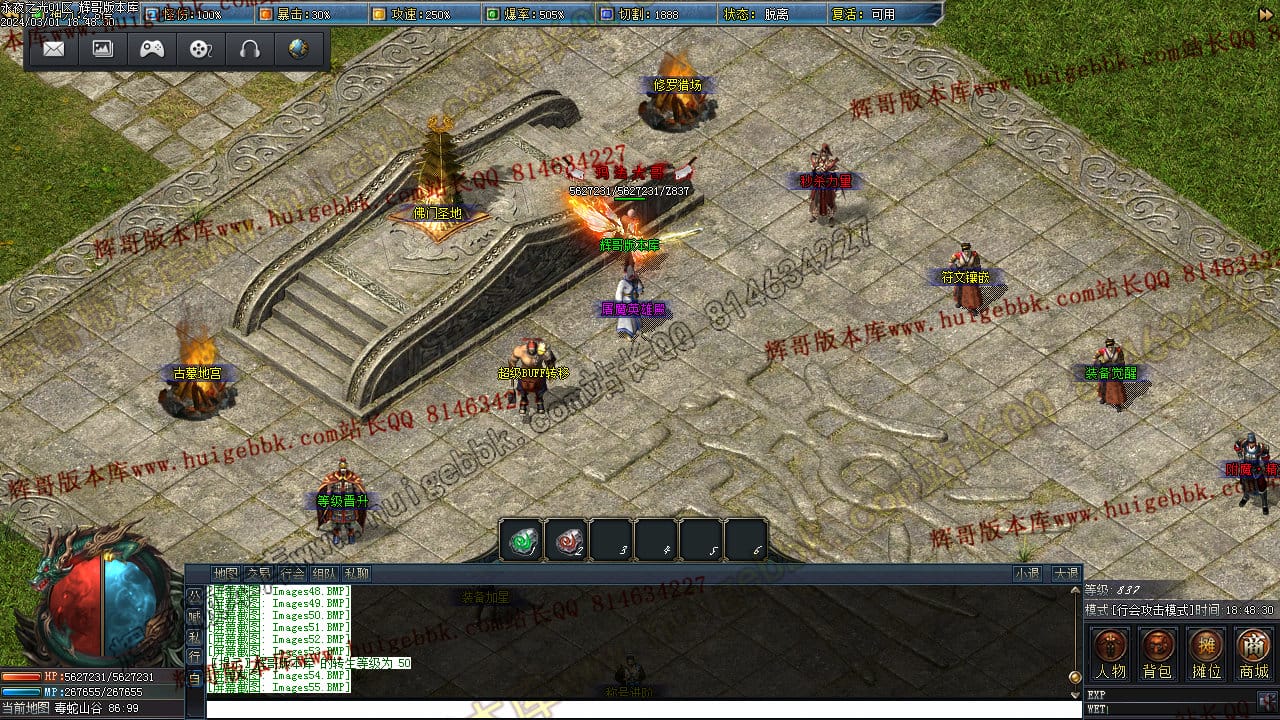Open the film reel toolbar icon
This screenshot has height=720, width=1280.
(x=201, y=49)
